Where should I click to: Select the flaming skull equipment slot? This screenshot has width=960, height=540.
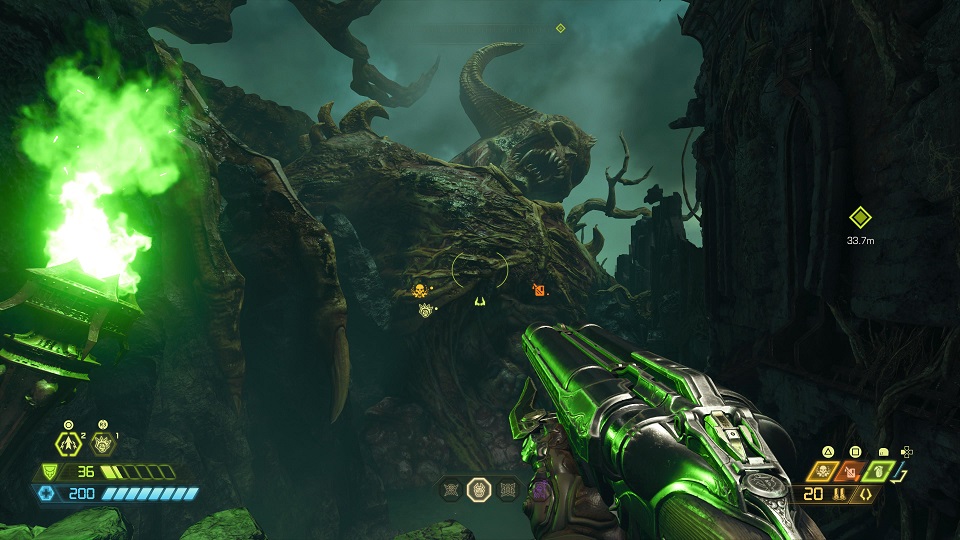coord(827,471)
